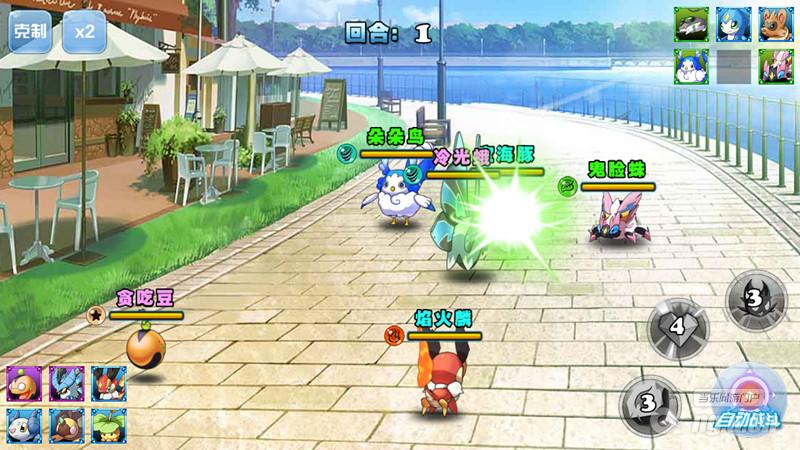Target the brown fox-like enemy portrait

tap(775, 24)
